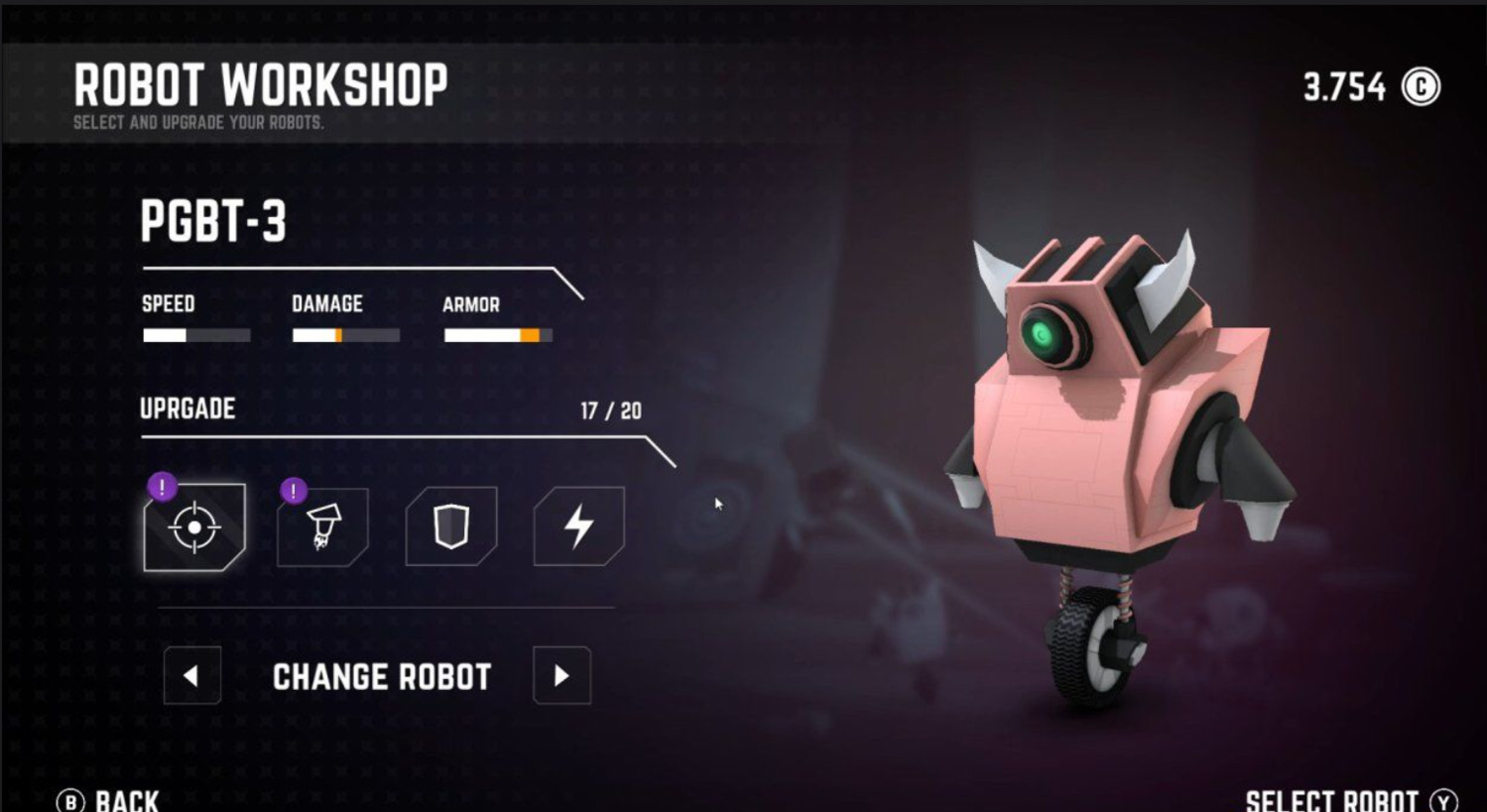Image resolution: width=1487 pixels, height=812 pixels.
Task: Go back with the Back button
Action: click(x=109, y=800)
